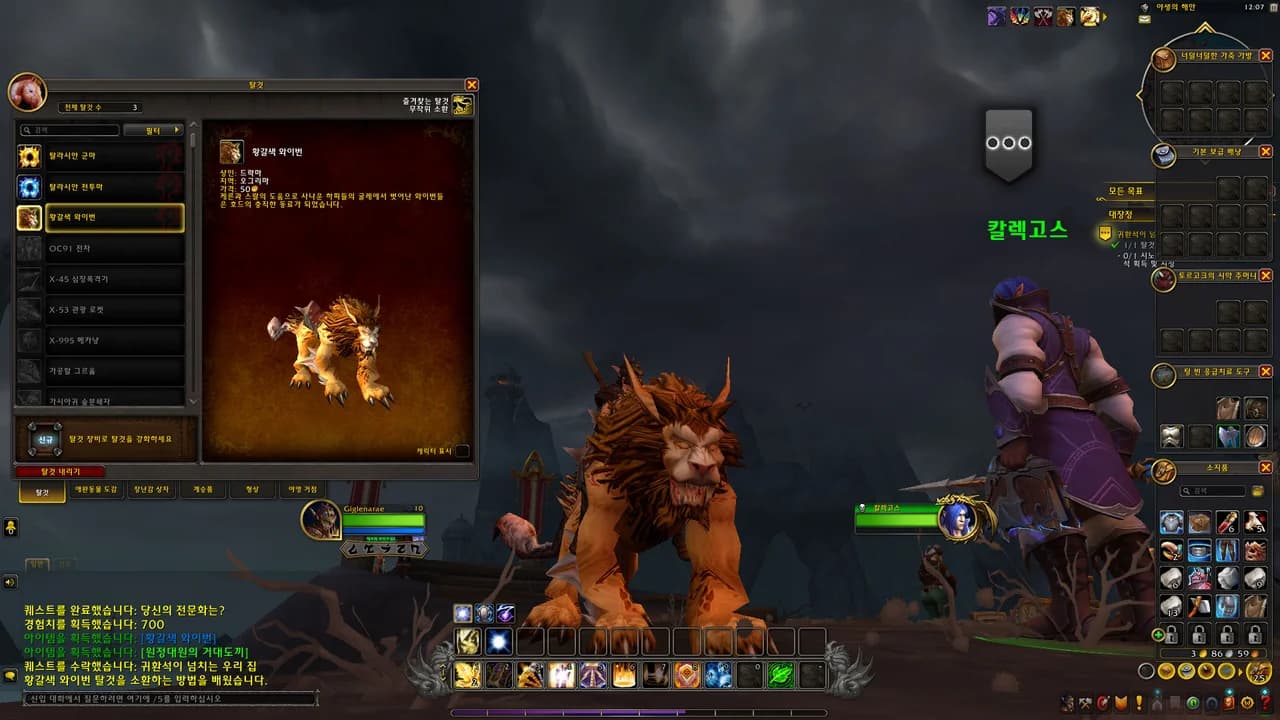1280x720 pixels.
Task: Select the 칼렉고스 target portrait
Action: coord(957,518)
